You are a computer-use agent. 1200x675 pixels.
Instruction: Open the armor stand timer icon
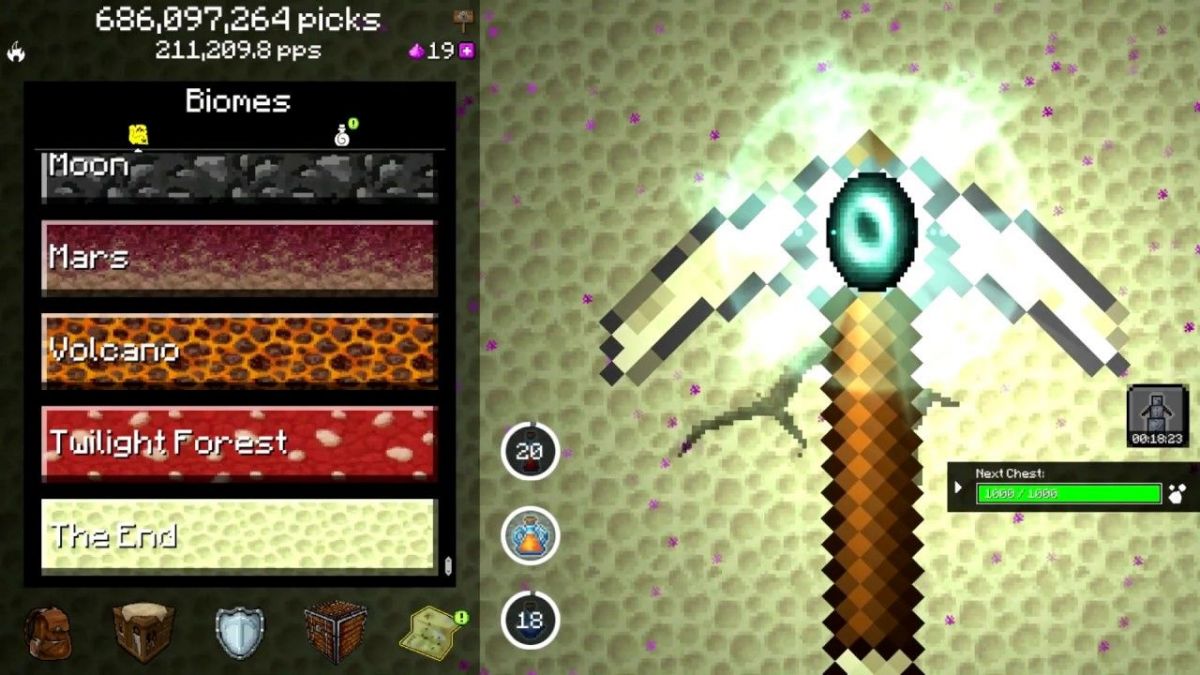click(x=1157, y=412)
